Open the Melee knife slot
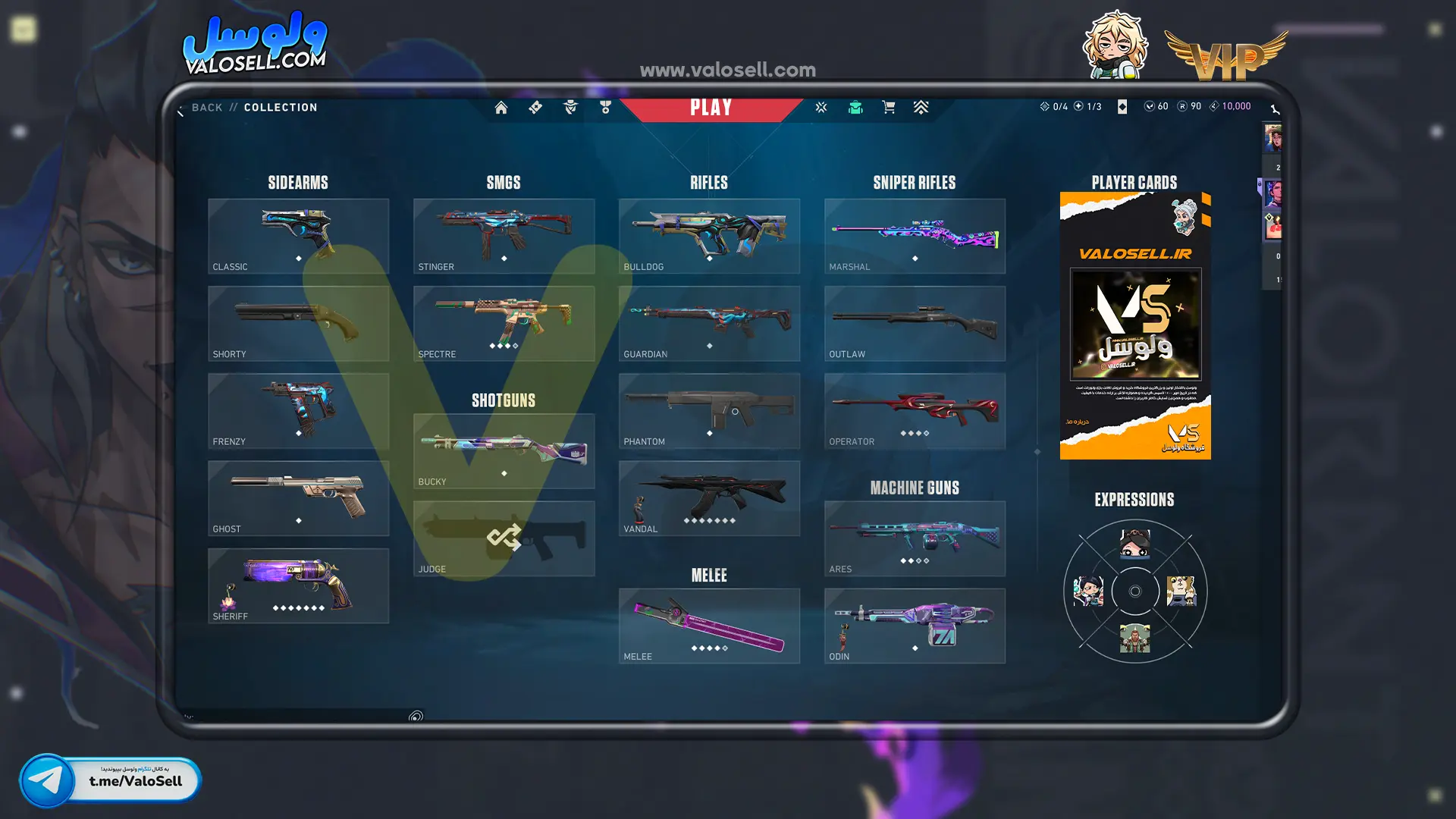1456x819 pixels. (709, 626)
